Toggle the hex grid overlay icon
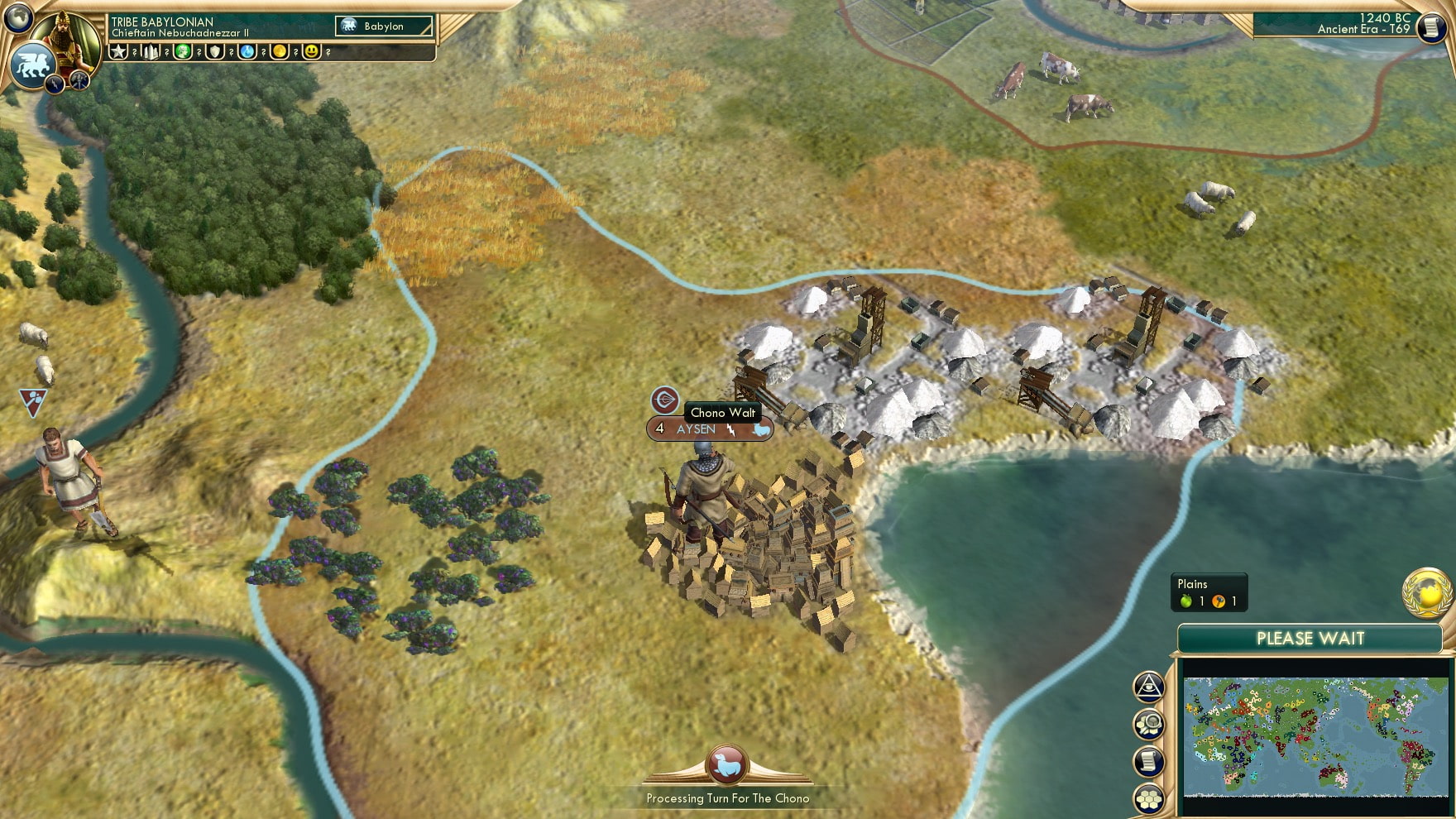Image resolution: width=1456 pixels, height=819 pixels. pyautogui.click(x=1149, y=797)
